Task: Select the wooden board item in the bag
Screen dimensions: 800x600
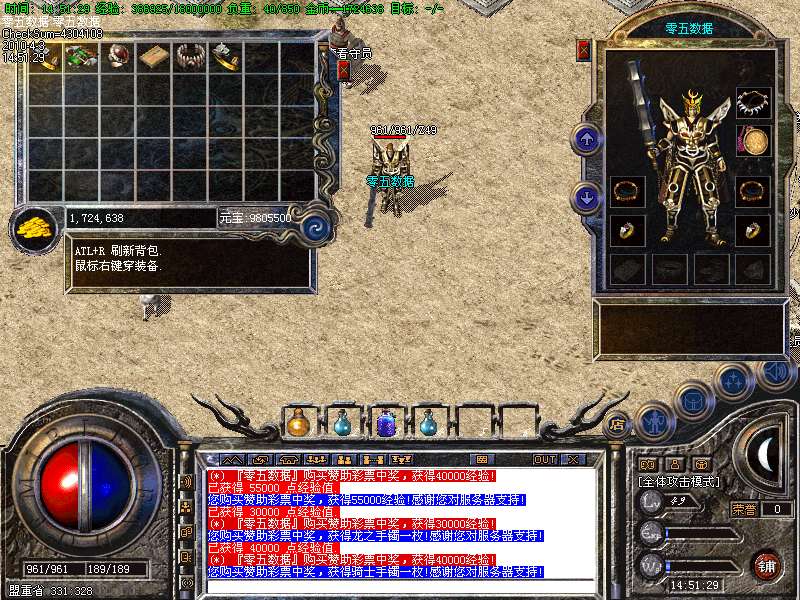Action: point(154,57)
